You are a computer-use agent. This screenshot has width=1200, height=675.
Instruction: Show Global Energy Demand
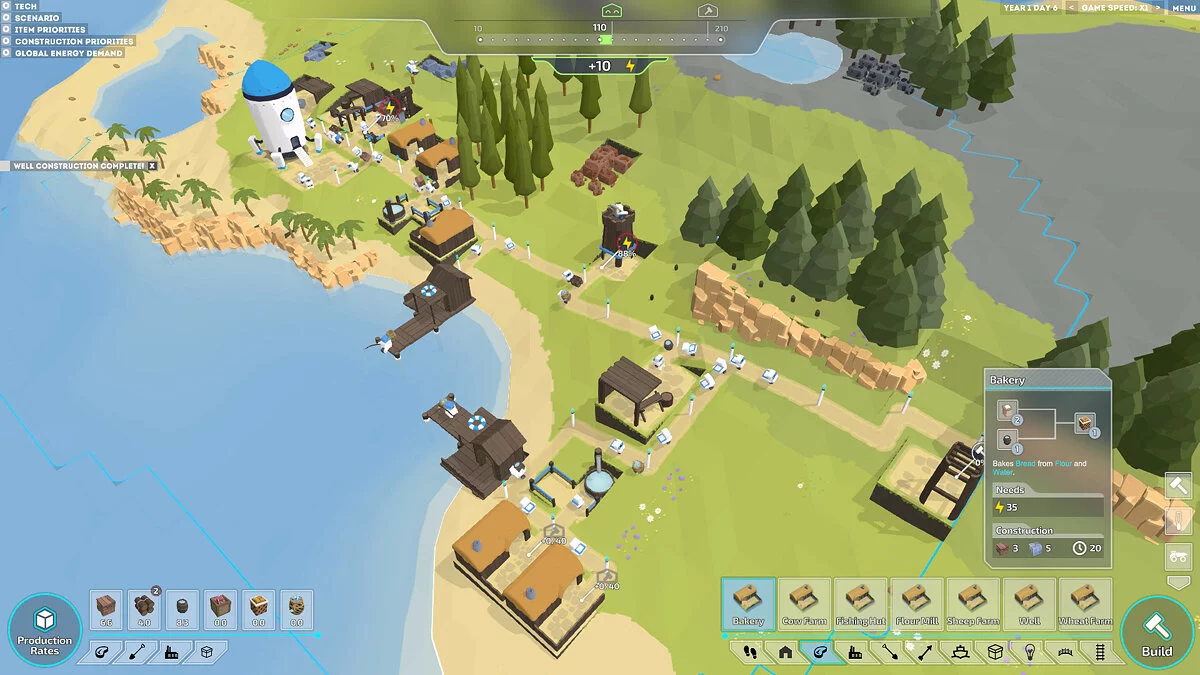click(x=68, y=53)
